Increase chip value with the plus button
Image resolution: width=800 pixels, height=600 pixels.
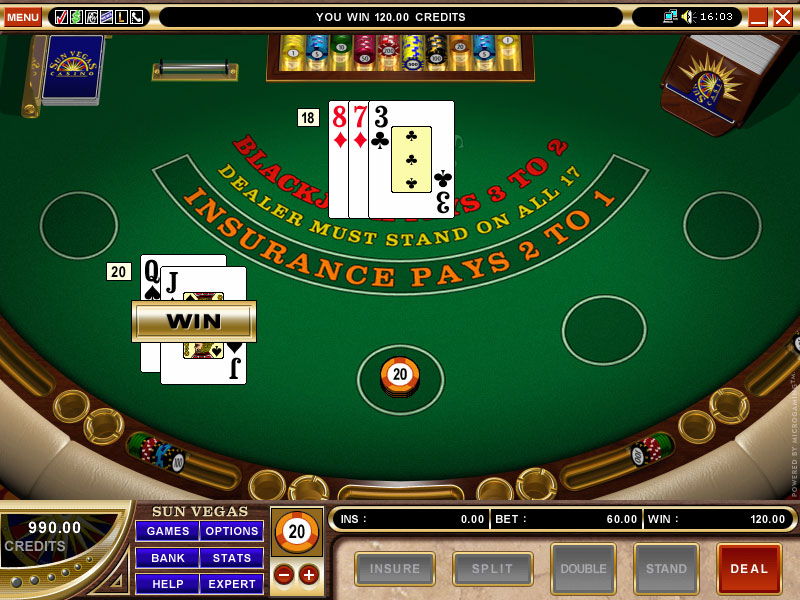(x=308, y=574)
